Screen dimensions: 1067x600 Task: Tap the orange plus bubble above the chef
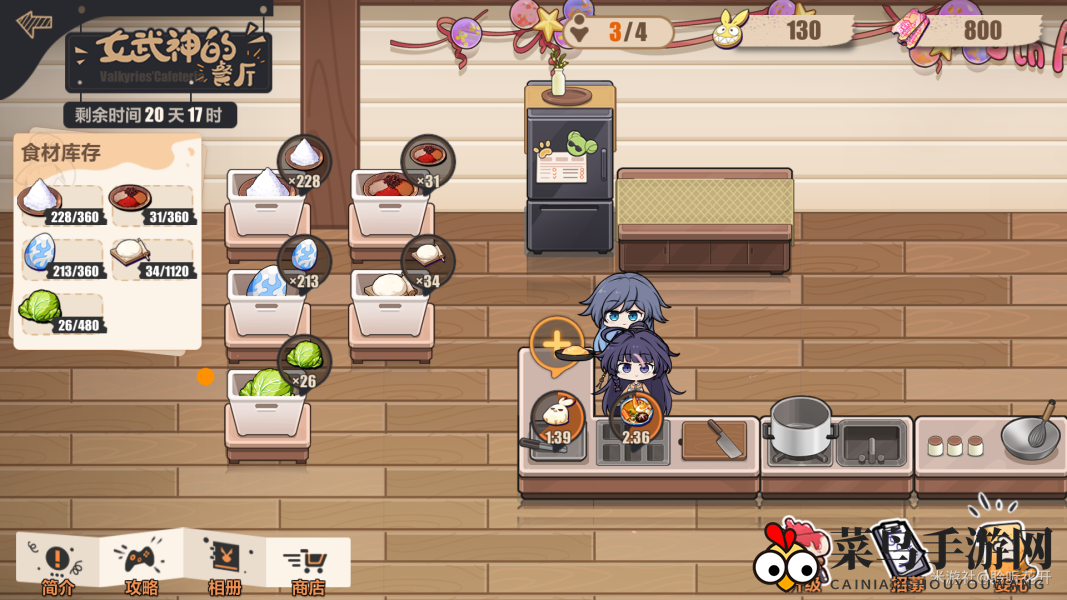(x=556, y=345)
